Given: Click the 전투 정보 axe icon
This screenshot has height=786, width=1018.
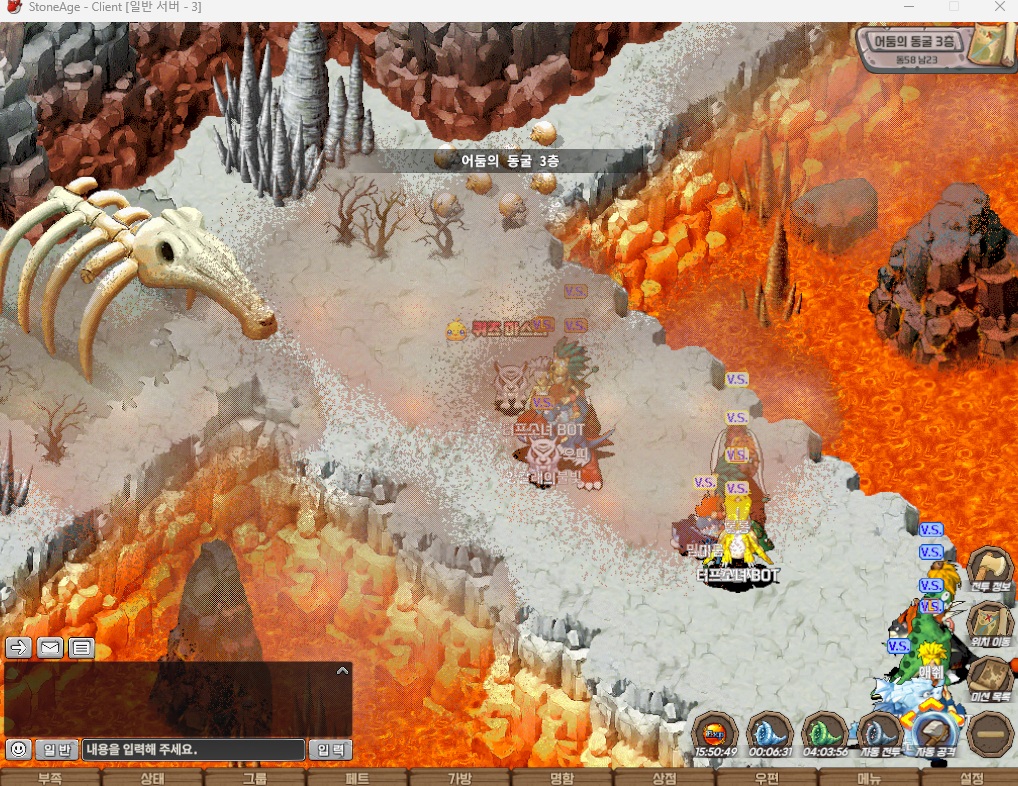Looking at the screenshot, I should (990, 569).
